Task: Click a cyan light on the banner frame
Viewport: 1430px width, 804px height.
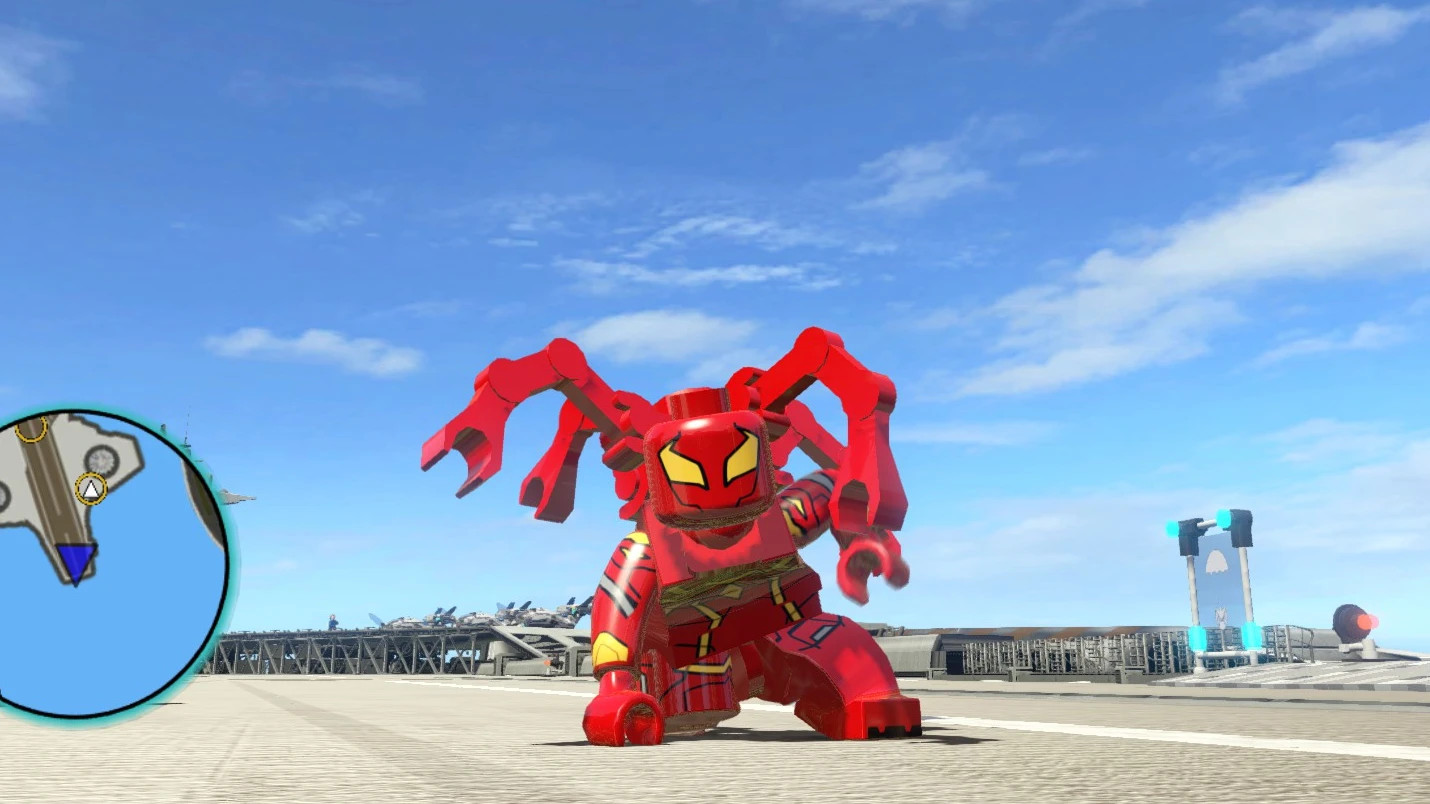Action: coord(1224,516)
